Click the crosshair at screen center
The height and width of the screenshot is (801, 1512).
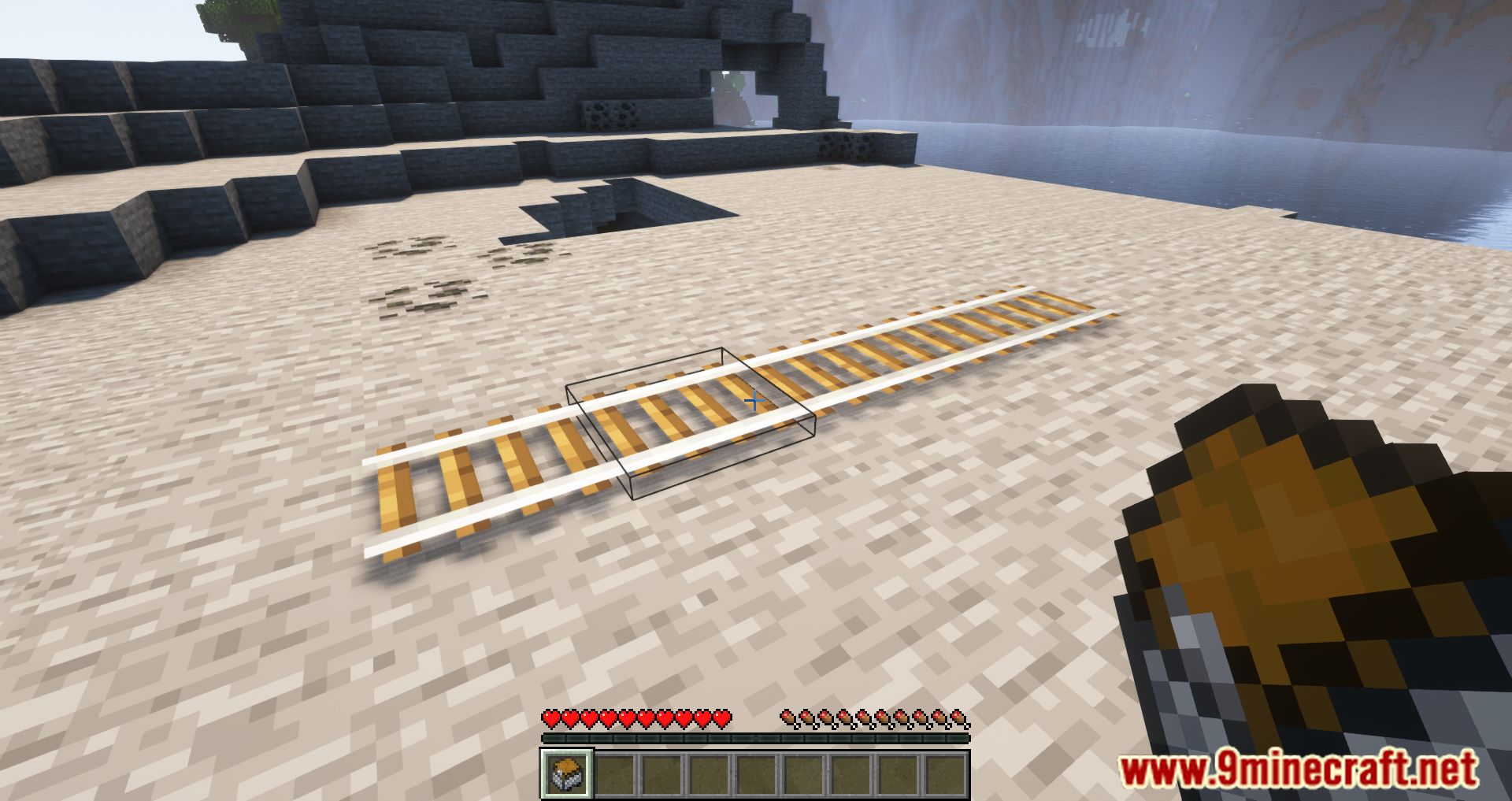[x=756, y=401]
